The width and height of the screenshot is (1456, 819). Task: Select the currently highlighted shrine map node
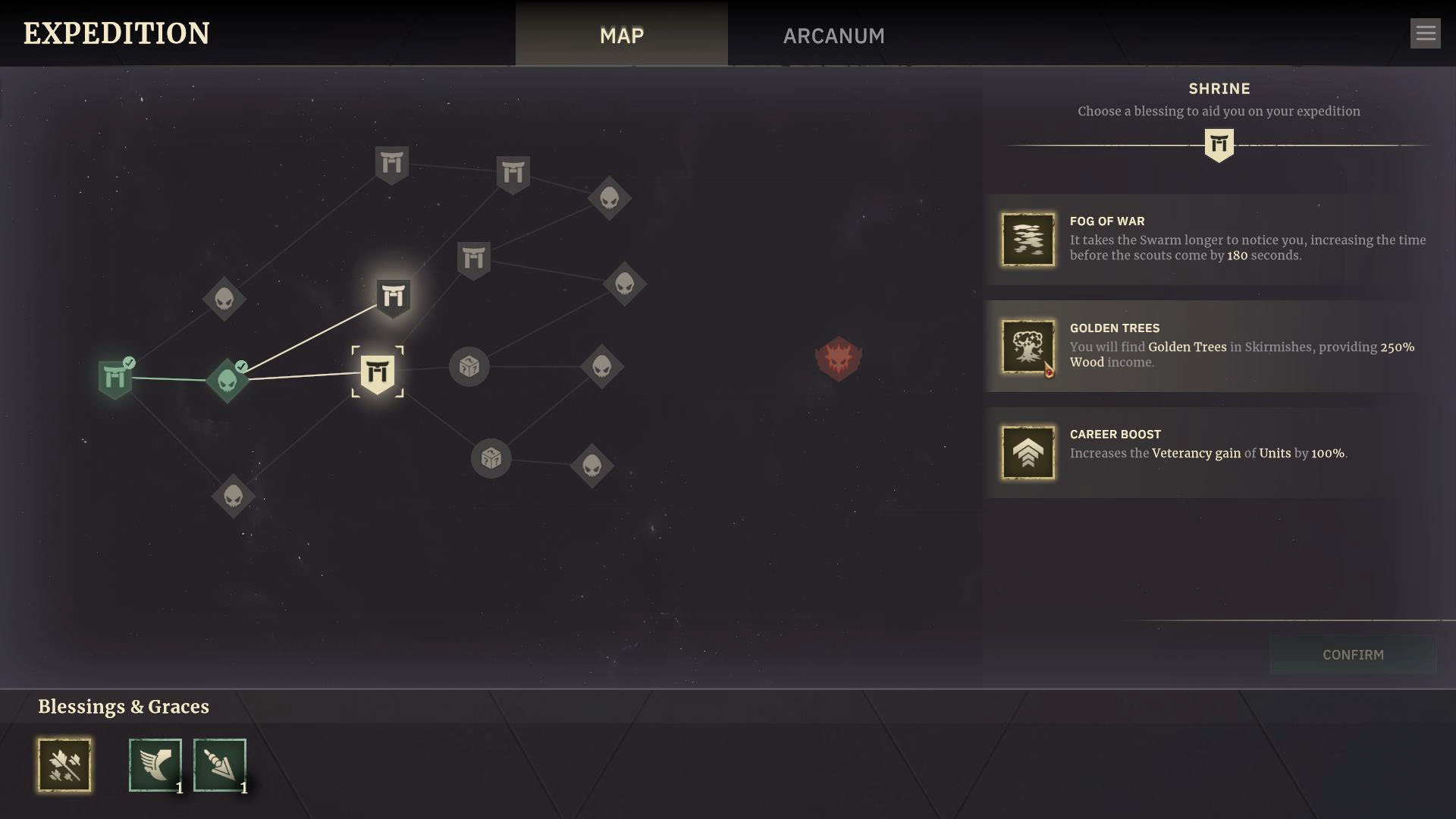coord(379,372)
